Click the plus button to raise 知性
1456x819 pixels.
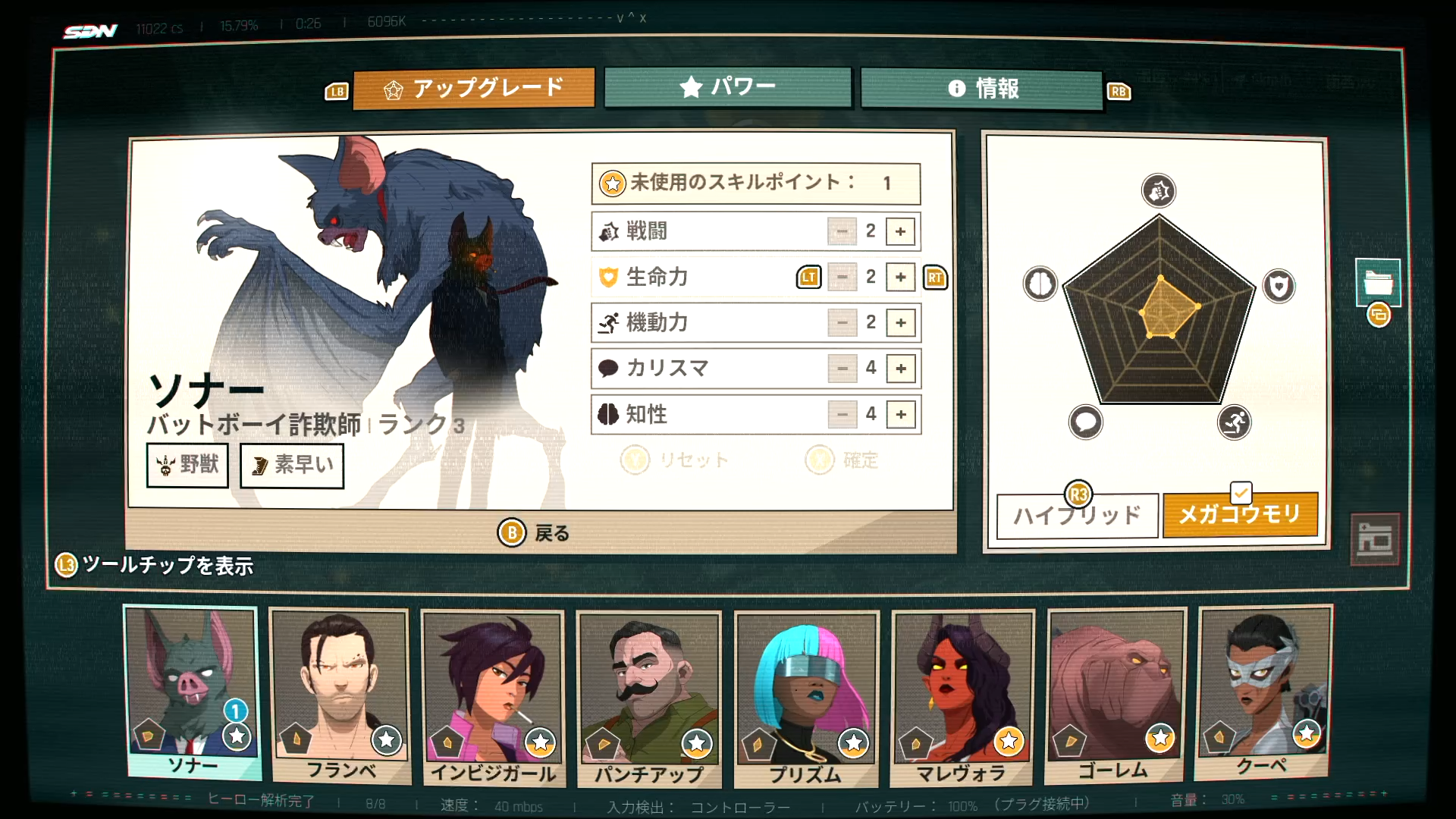[x=900, y=414]
